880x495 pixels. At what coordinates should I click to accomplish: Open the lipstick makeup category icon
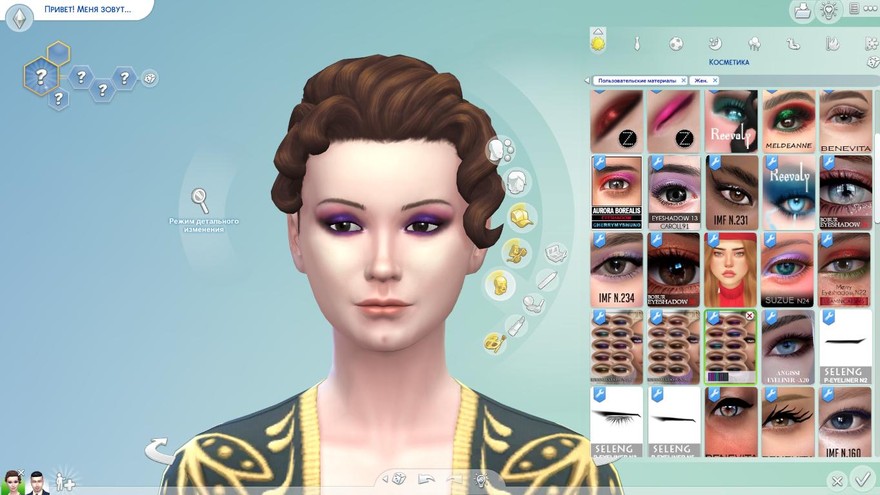(x=516, y=326)
